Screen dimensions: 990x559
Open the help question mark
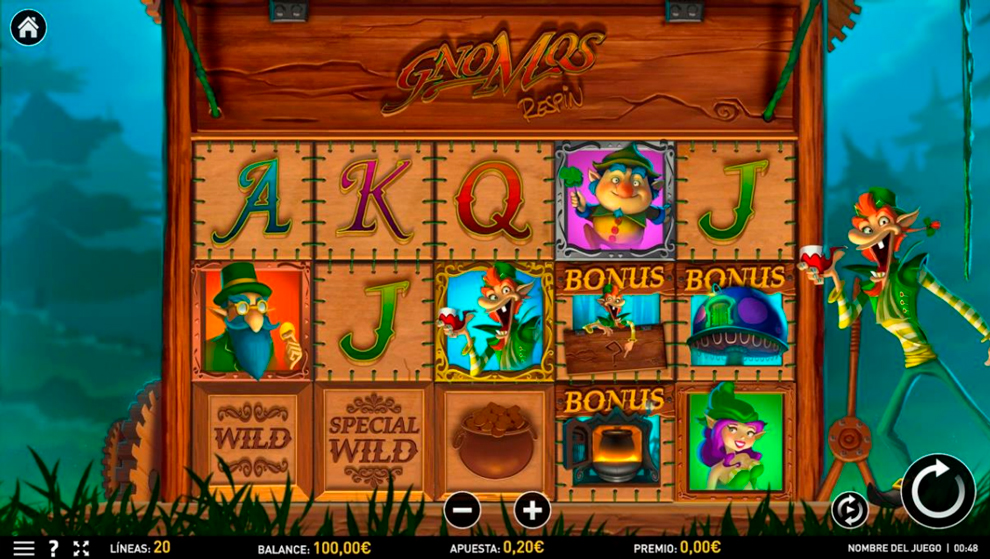pyautogui.click(x=53, y=548)
